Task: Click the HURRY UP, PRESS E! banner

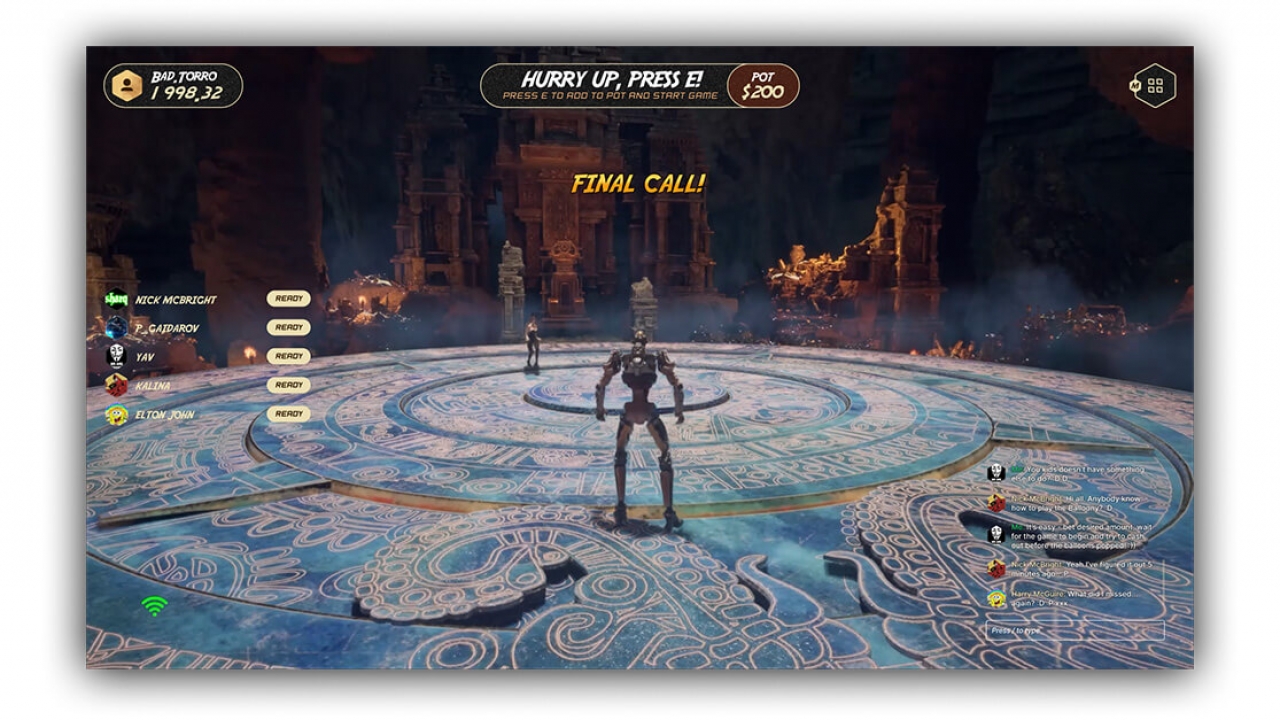Action: click(604, 85)
